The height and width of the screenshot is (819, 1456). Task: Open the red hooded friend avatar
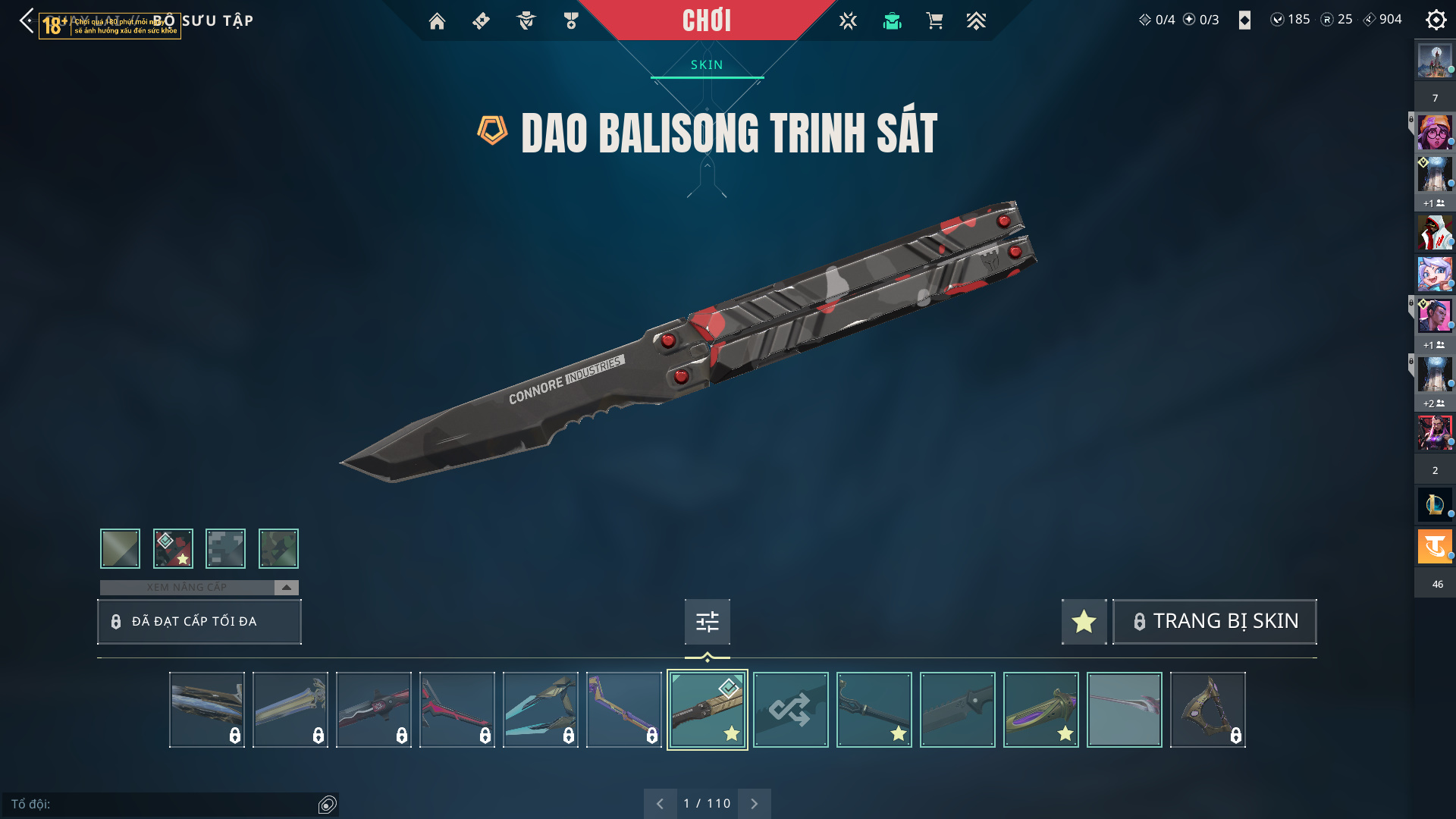tap(1435, 233)
